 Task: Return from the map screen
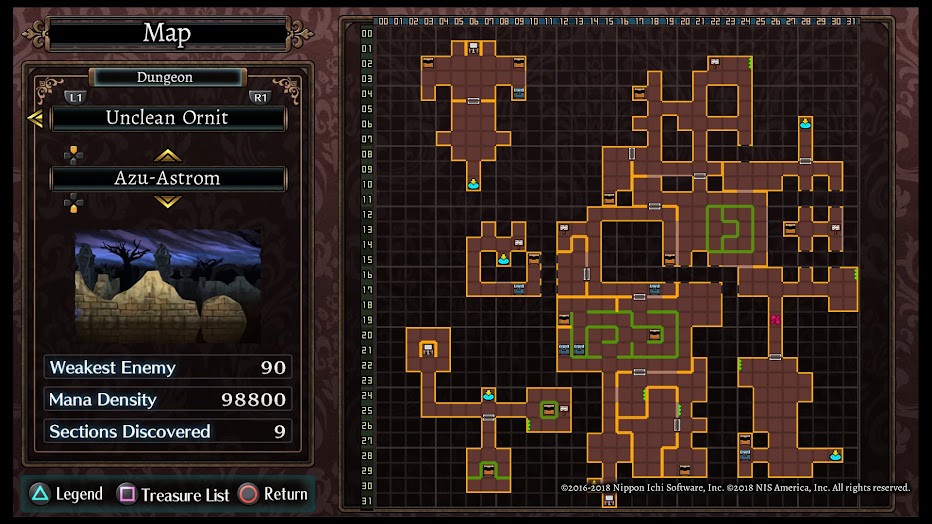point(273,494)
